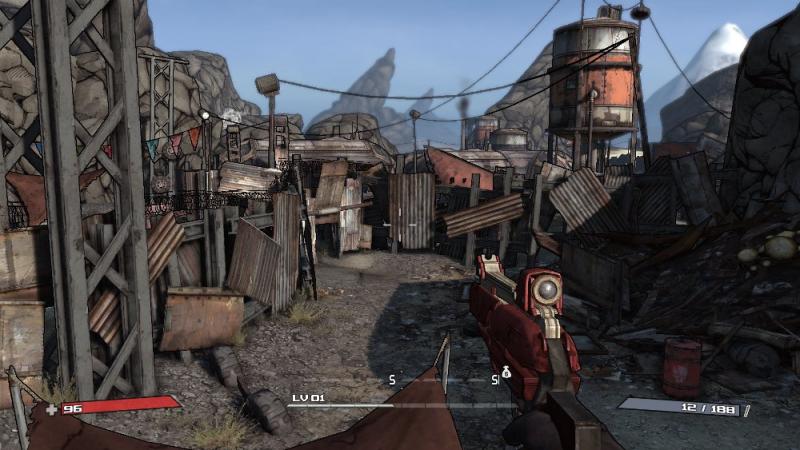Click the money bag marker on the compass

coord(506,372)
